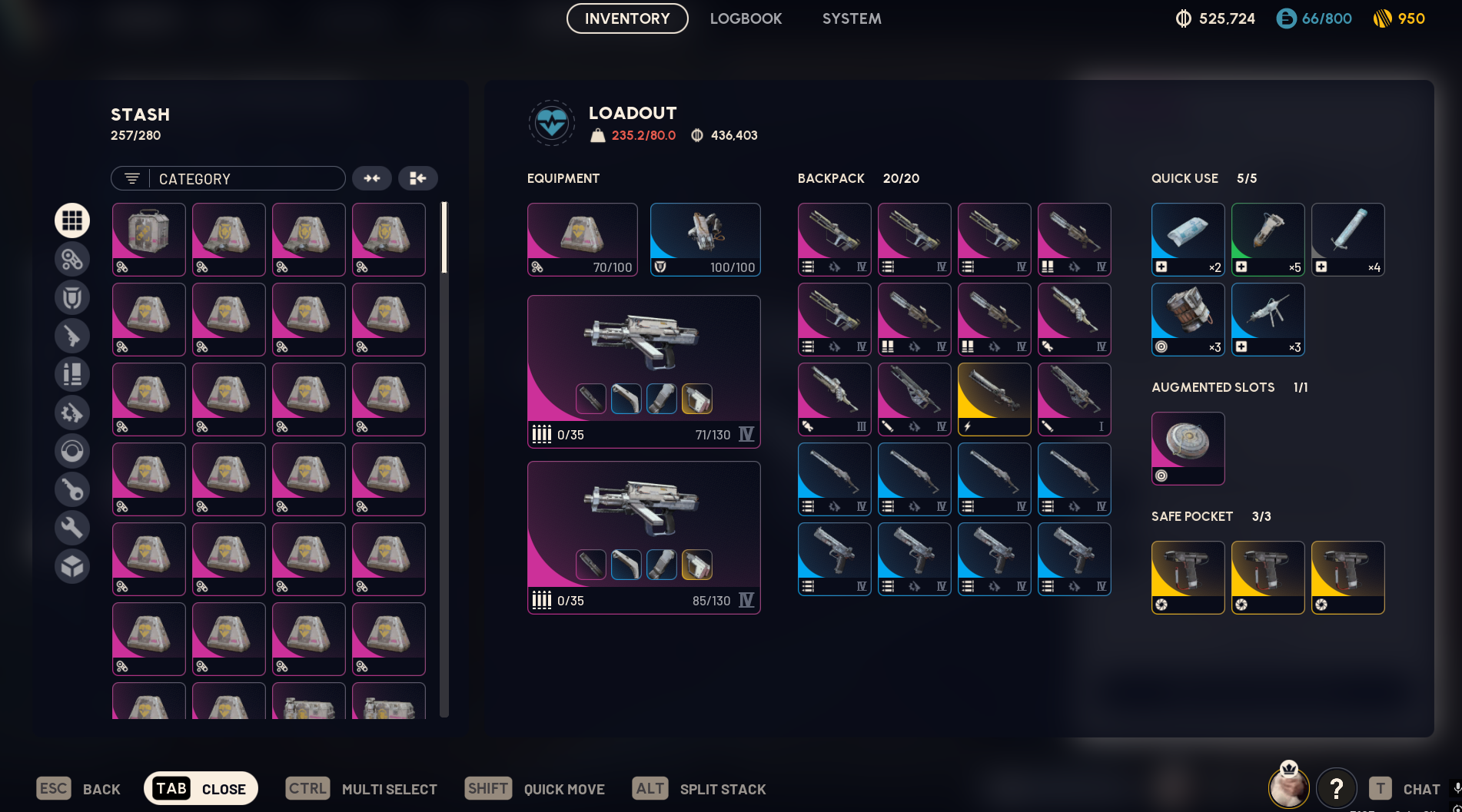This screenshot has height=812, width=1462.
Task: Open the filter funnel options
Action: [131, 178]
